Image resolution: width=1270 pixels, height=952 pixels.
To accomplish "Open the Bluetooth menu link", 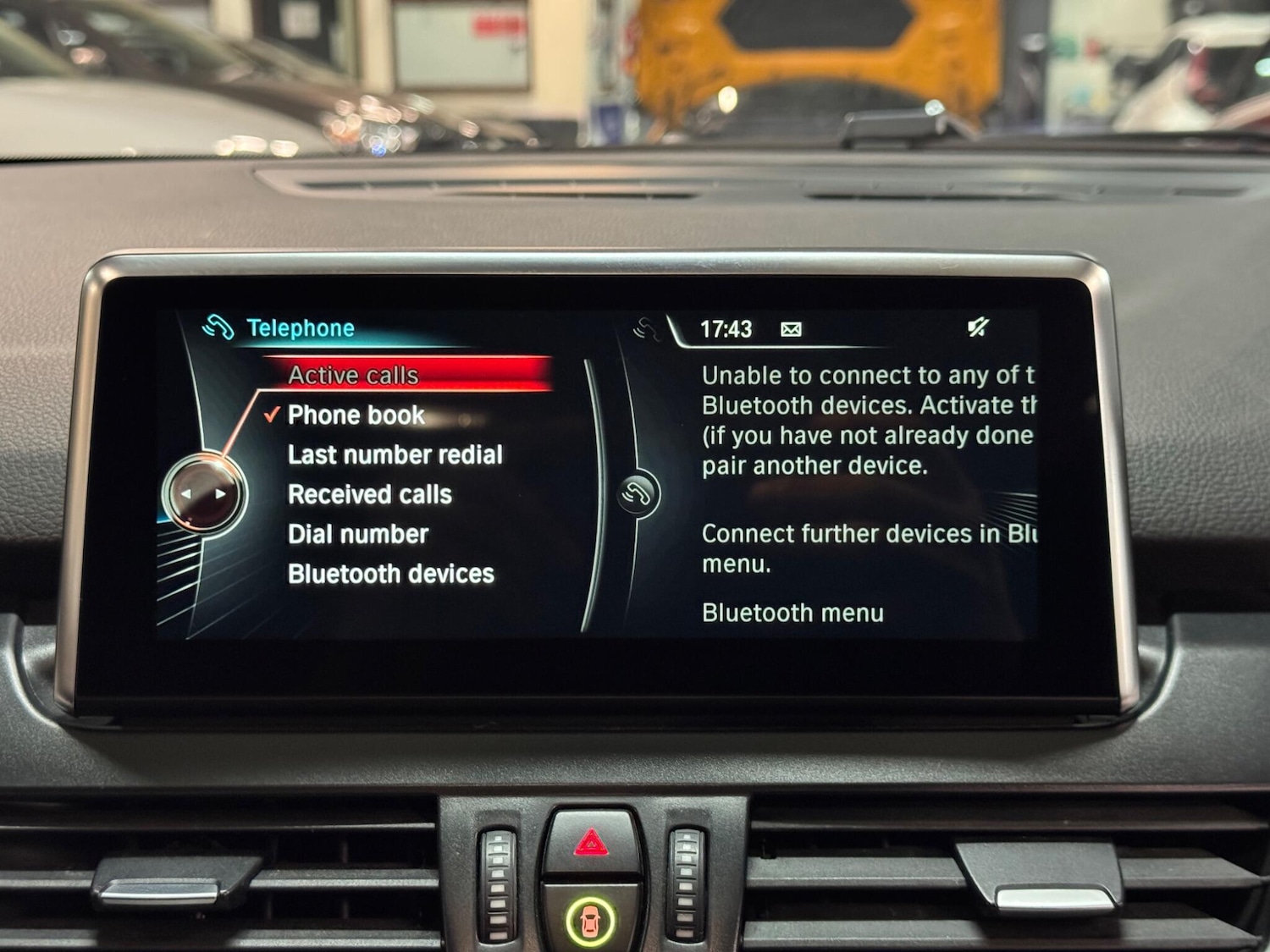I will (792, 613).
